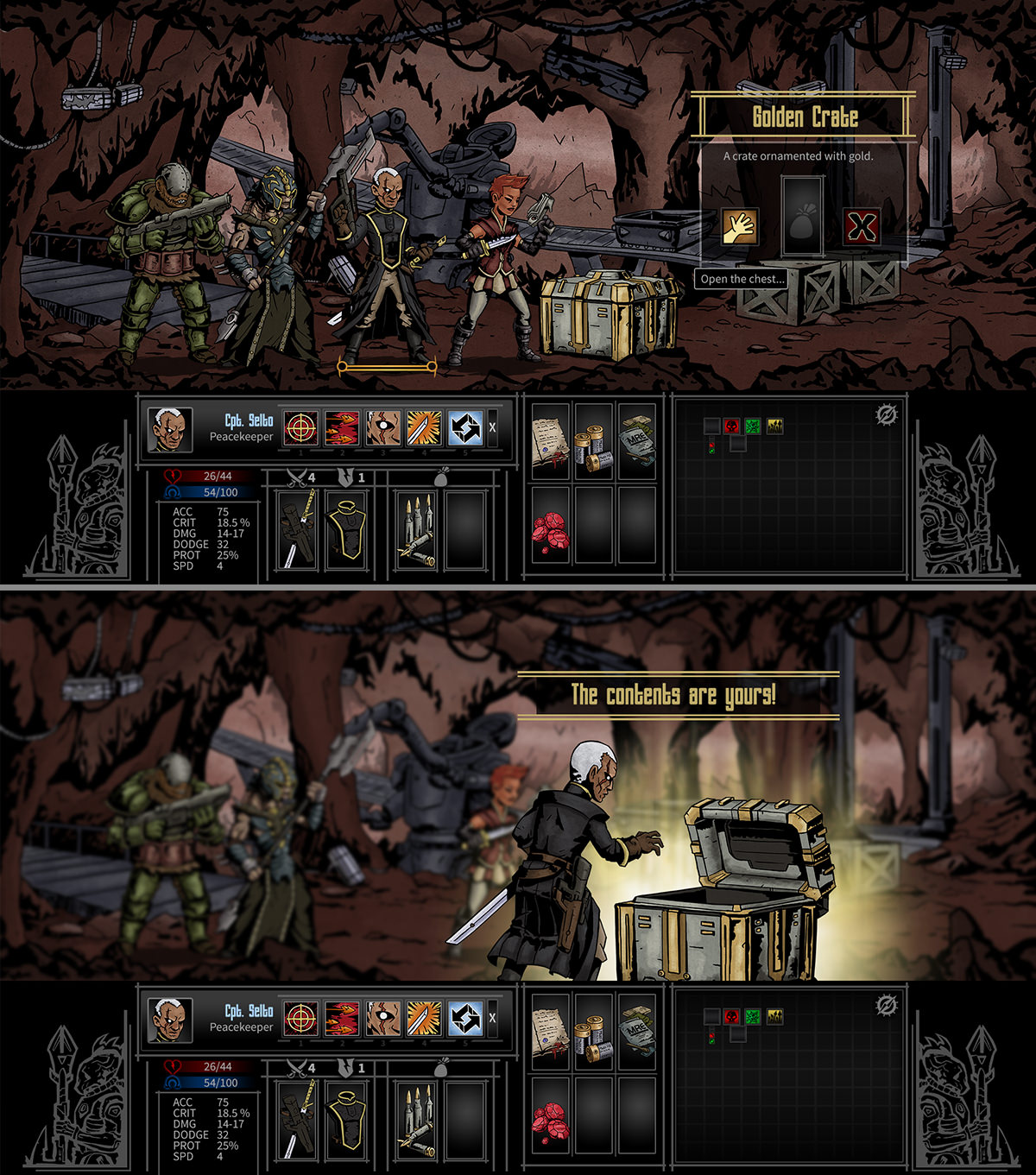Choose the red gems item in the opened-crate frame
This screenshot has height=1175, width=1036.
[x=550, y=1118]
